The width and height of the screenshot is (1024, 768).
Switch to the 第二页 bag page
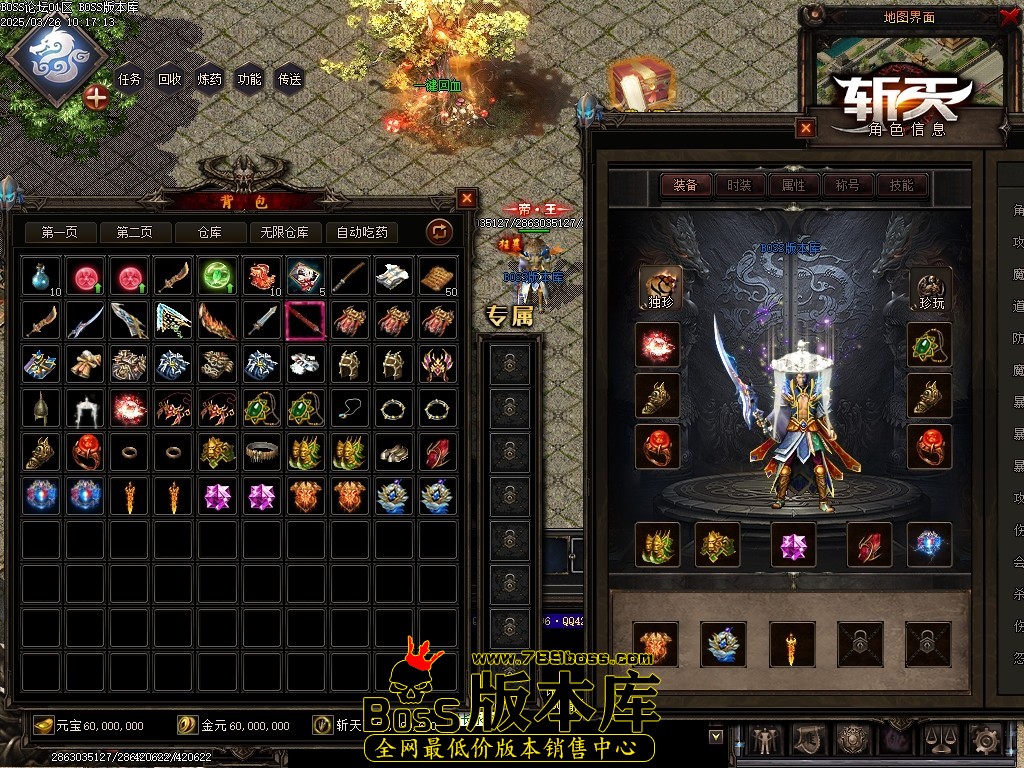(x=134, y=233)
